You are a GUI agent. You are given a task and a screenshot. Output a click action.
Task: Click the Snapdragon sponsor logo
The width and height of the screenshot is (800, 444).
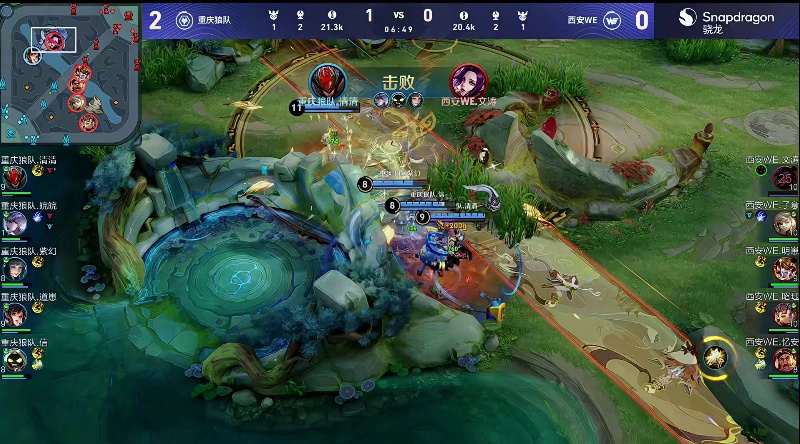point(726,20)
